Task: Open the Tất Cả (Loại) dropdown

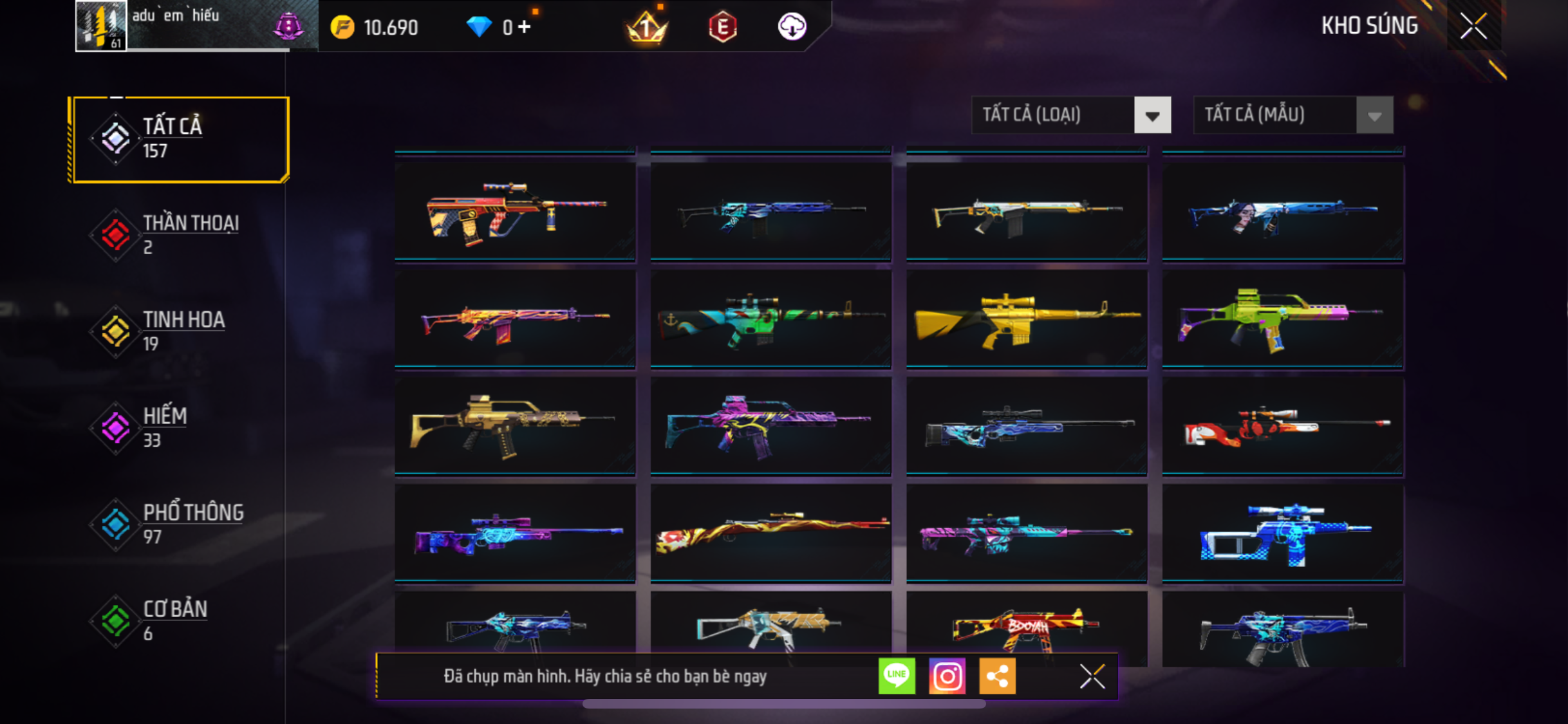Action: coord(1070,115)
